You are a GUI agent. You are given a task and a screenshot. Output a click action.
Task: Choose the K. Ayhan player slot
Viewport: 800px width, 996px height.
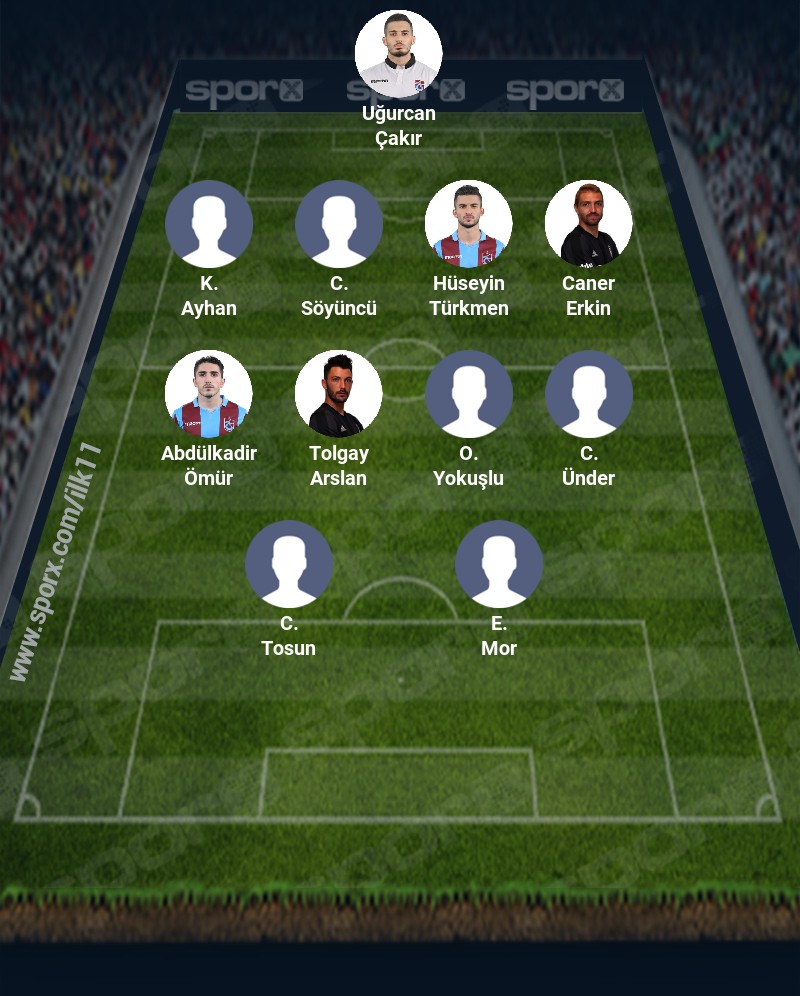209,224
